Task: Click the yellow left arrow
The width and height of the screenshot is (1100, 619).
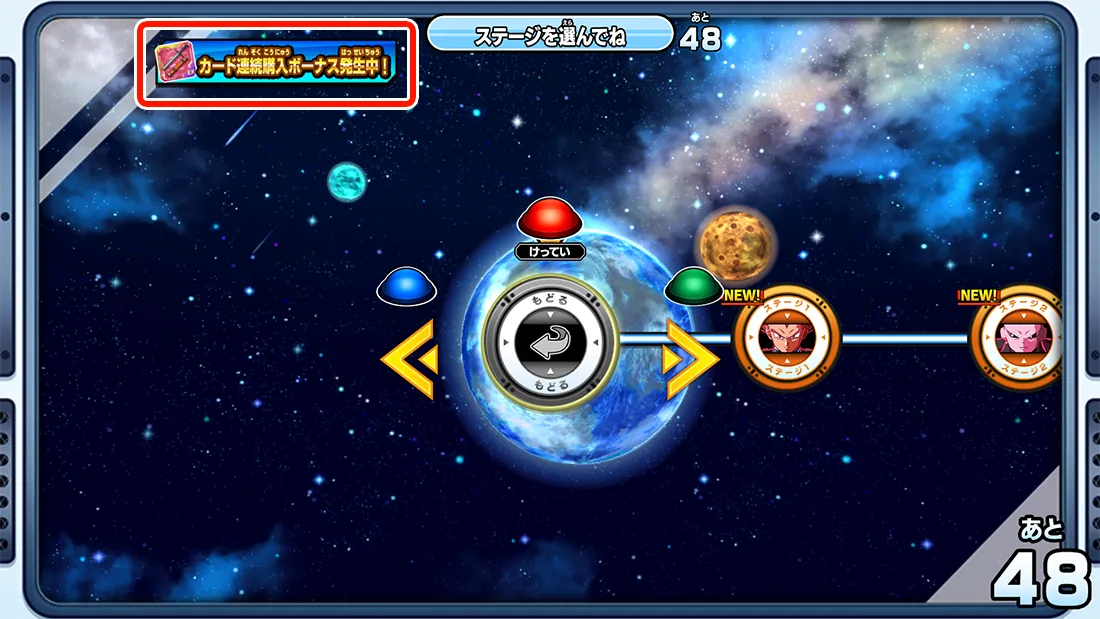Action: pos(410,360)
